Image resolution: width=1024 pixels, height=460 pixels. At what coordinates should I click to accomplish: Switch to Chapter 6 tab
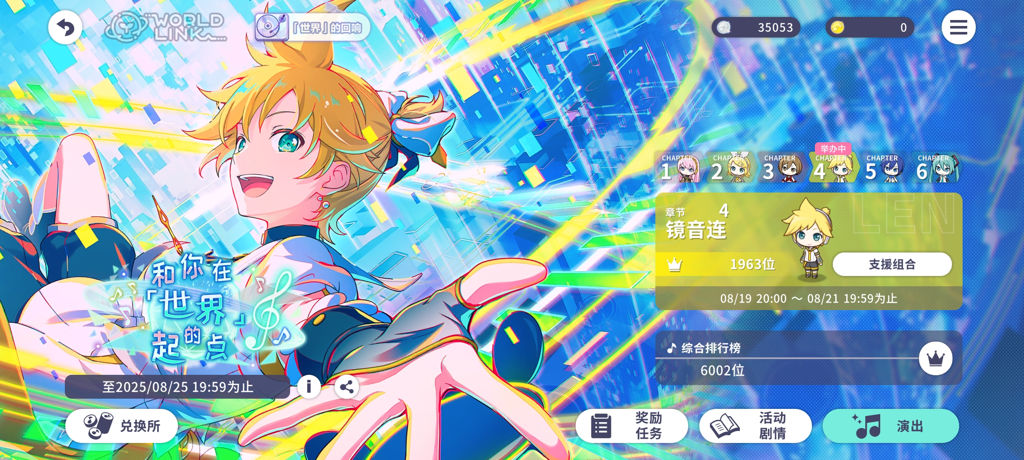936,169
